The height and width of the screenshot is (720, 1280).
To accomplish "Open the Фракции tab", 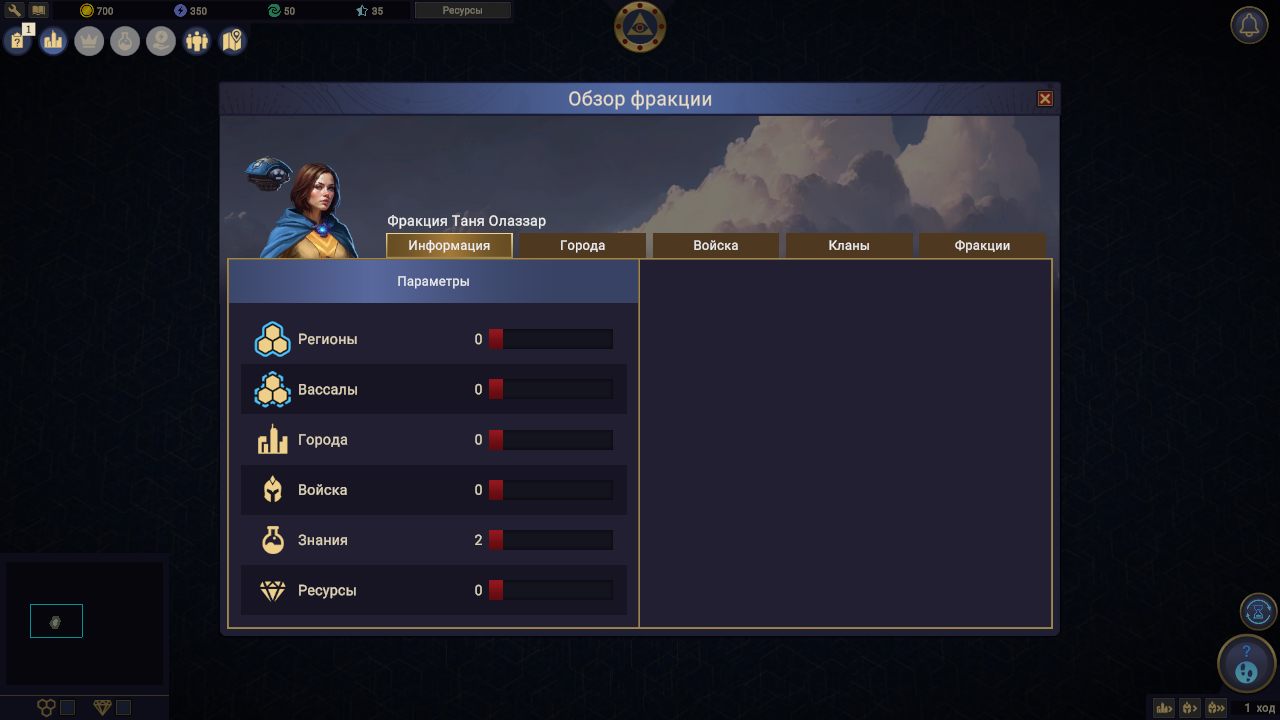I will point(982,245).
